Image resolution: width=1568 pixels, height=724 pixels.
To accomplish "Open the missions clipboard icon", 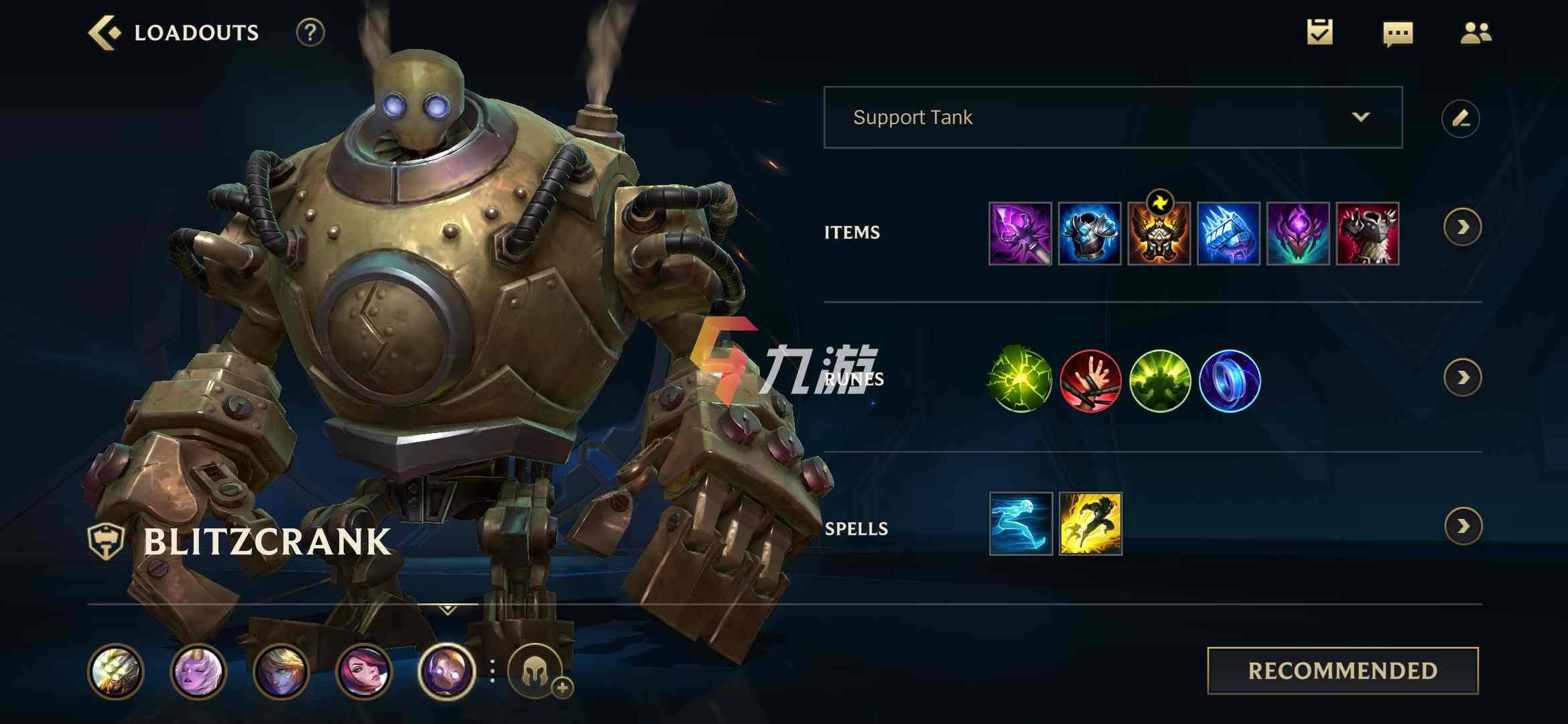I will coord(1319,32).
